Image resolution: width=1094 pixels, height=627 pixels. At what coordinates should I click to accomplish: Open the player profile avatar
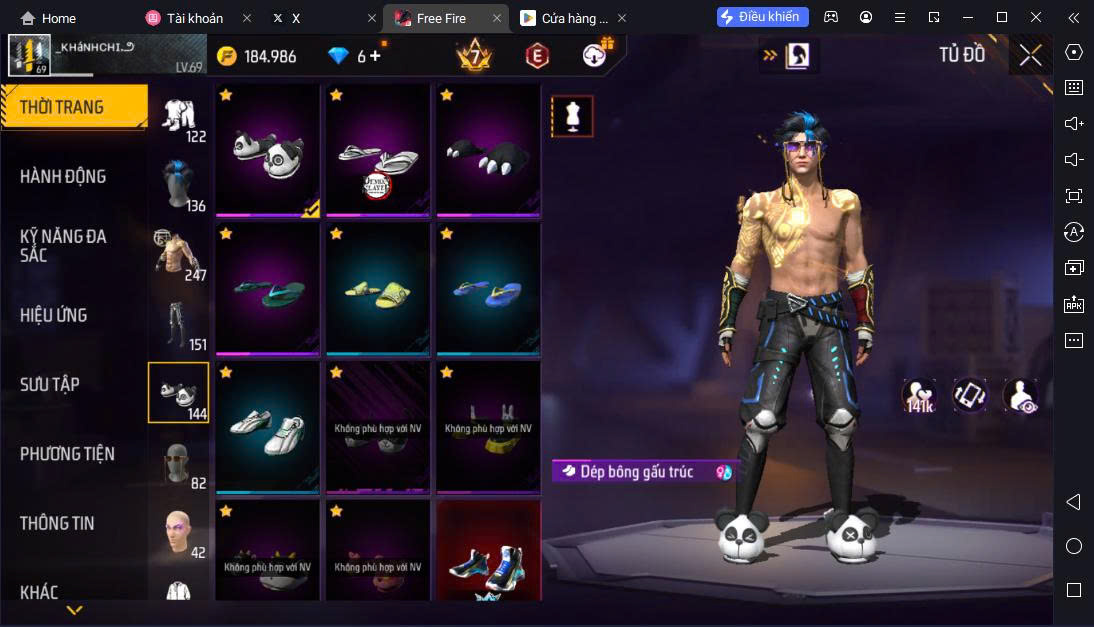click(29, 55)
